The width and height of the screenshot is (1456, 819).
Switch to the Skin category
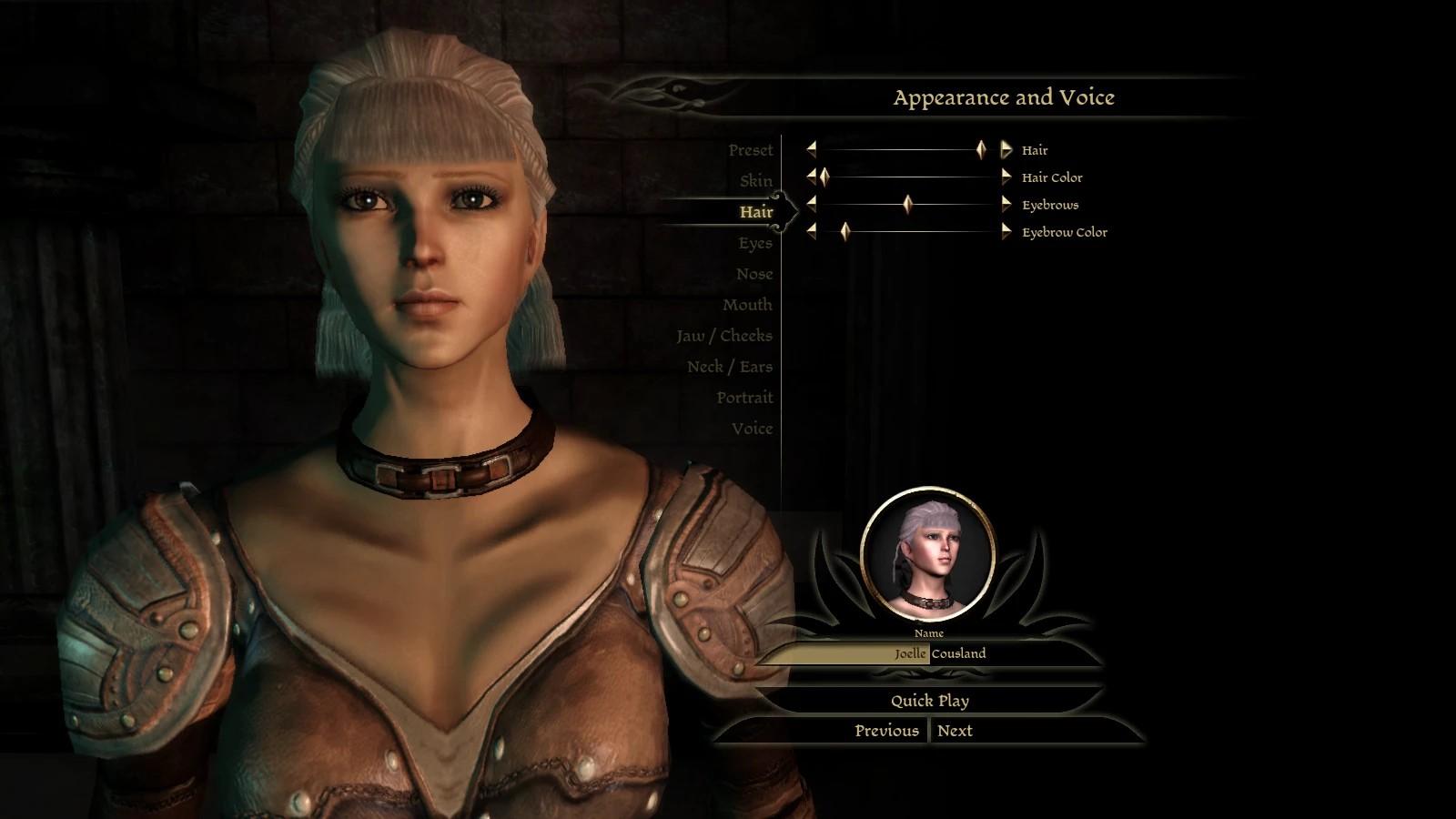pyautogui.click(x=755, y=181)
